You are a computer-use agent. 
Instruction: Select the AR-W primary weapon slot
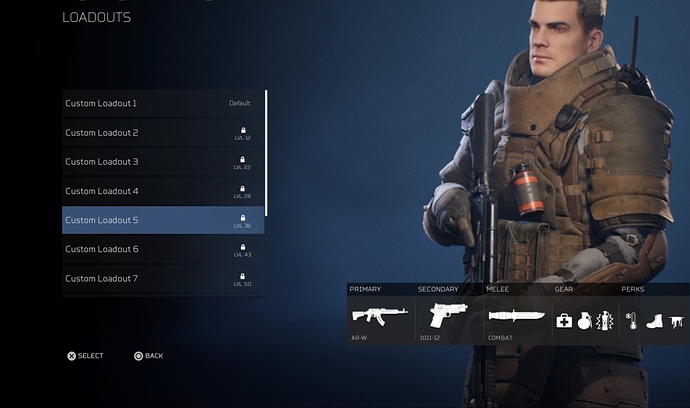[x=379, y=317]
